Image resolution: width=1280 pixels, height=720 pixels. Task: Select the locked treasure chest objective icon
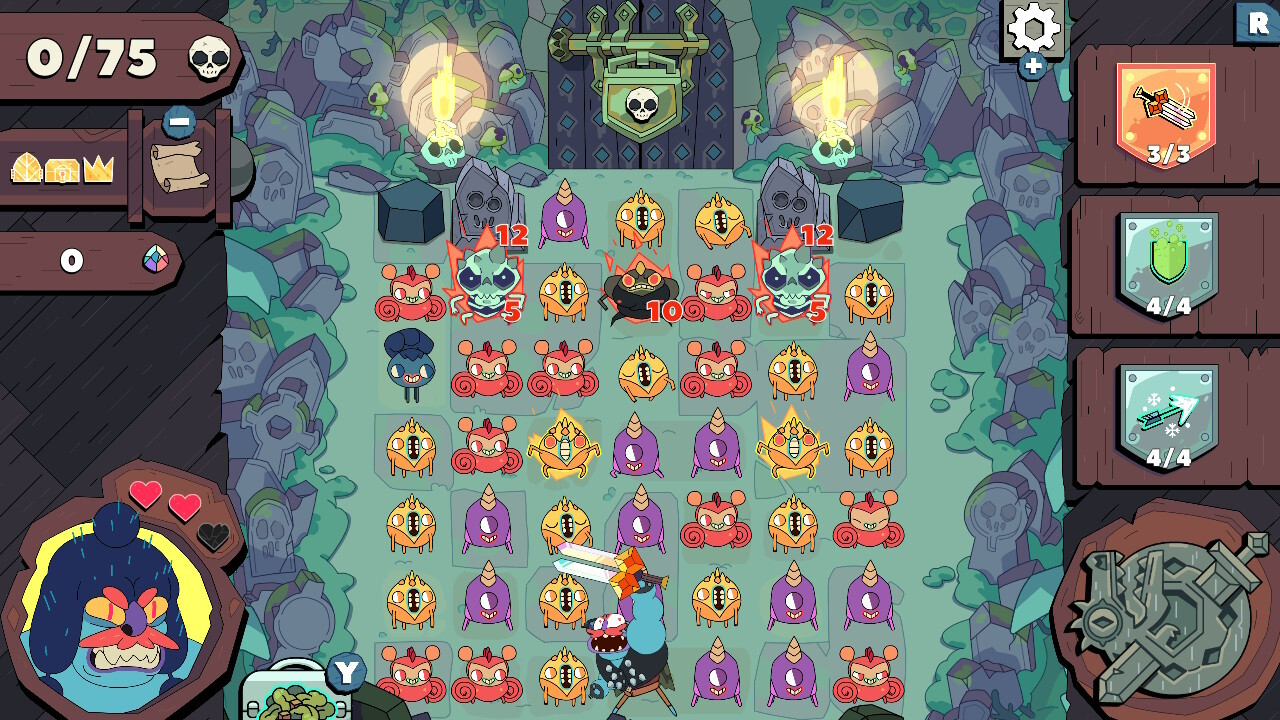pos(60,168)
